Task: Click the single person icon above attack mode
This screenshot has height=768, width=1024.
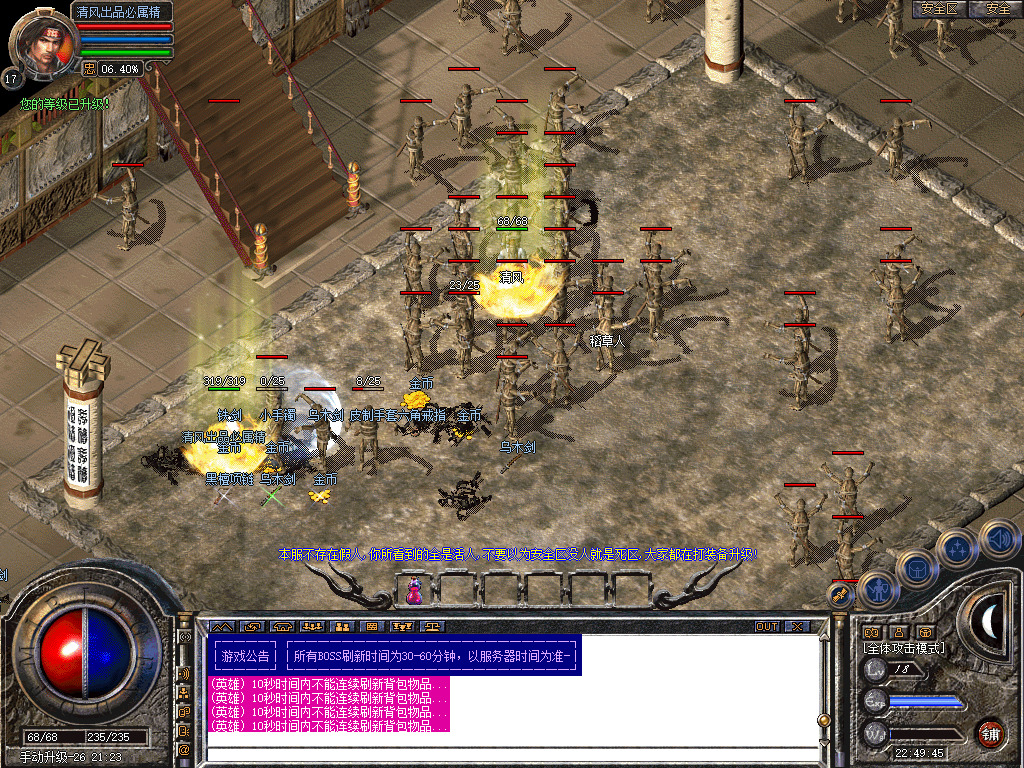Action: tap(898, 632)
